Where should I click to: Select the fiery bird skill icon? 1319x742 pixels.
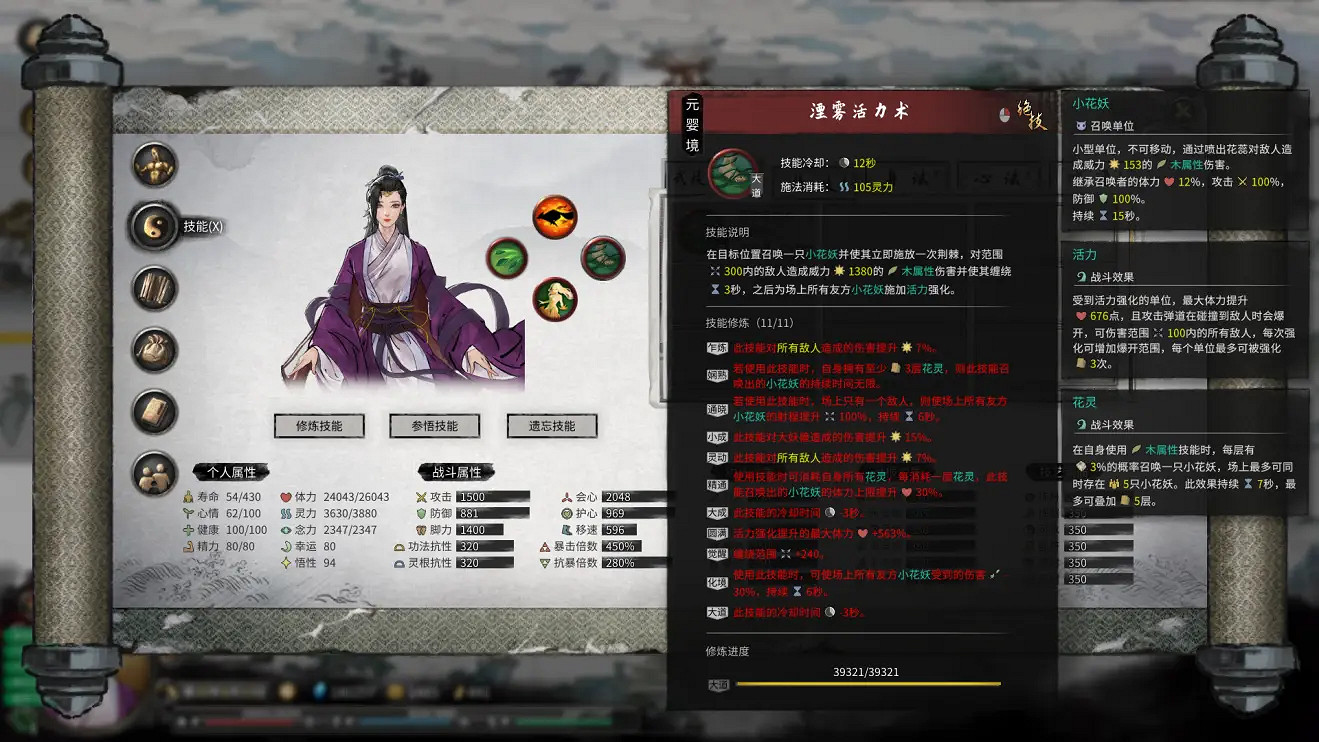click(556, 215)
